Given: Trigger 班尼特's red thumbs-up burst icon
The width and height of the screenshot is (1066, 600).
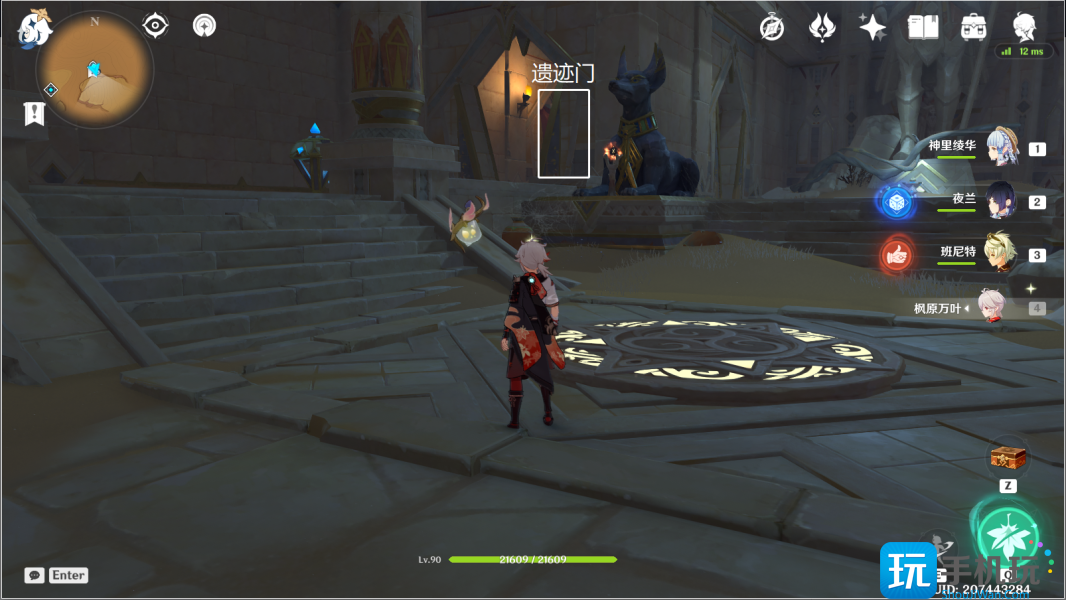Looking at the screenshot, I should point(897,255).
